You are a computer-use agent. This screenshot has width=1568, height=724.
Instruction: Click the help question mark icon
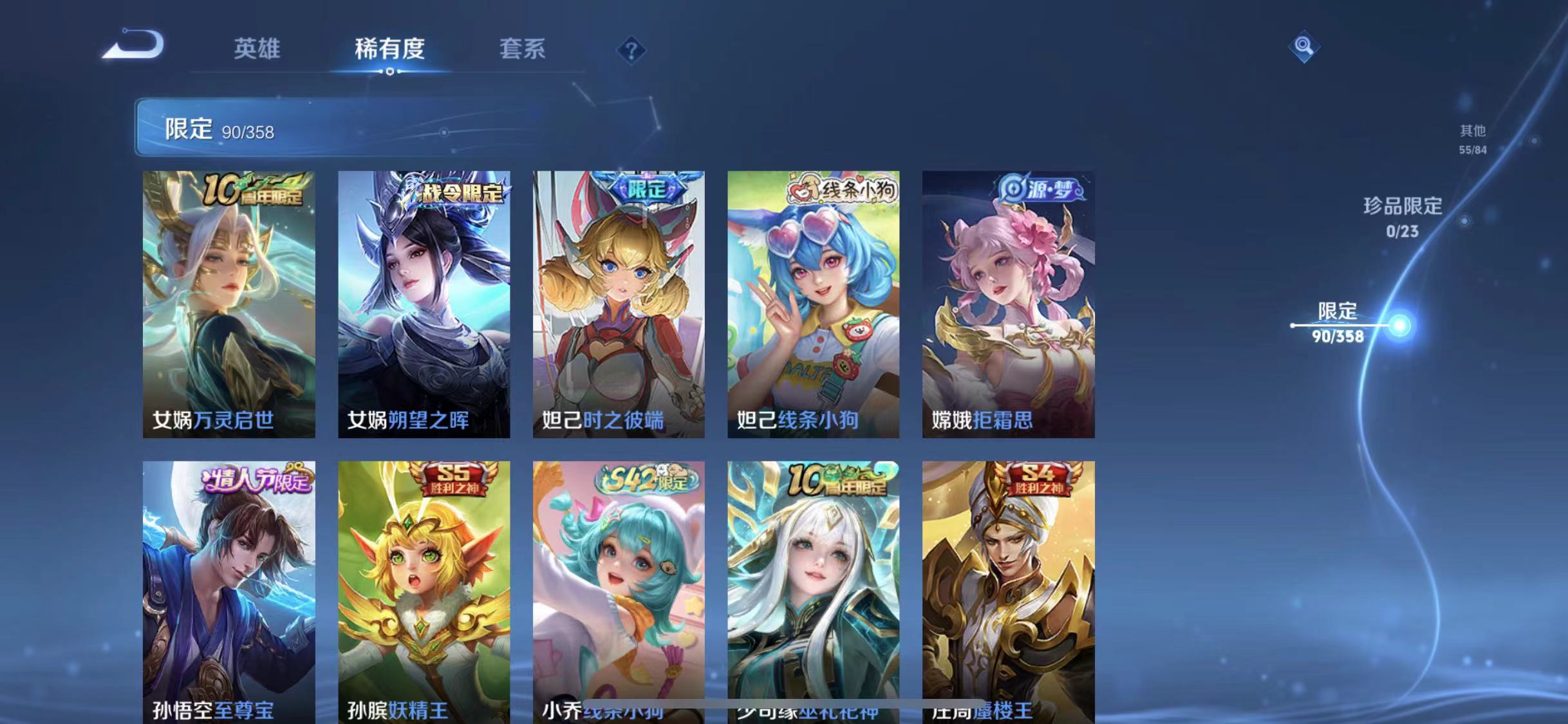(x=632, y=50)
